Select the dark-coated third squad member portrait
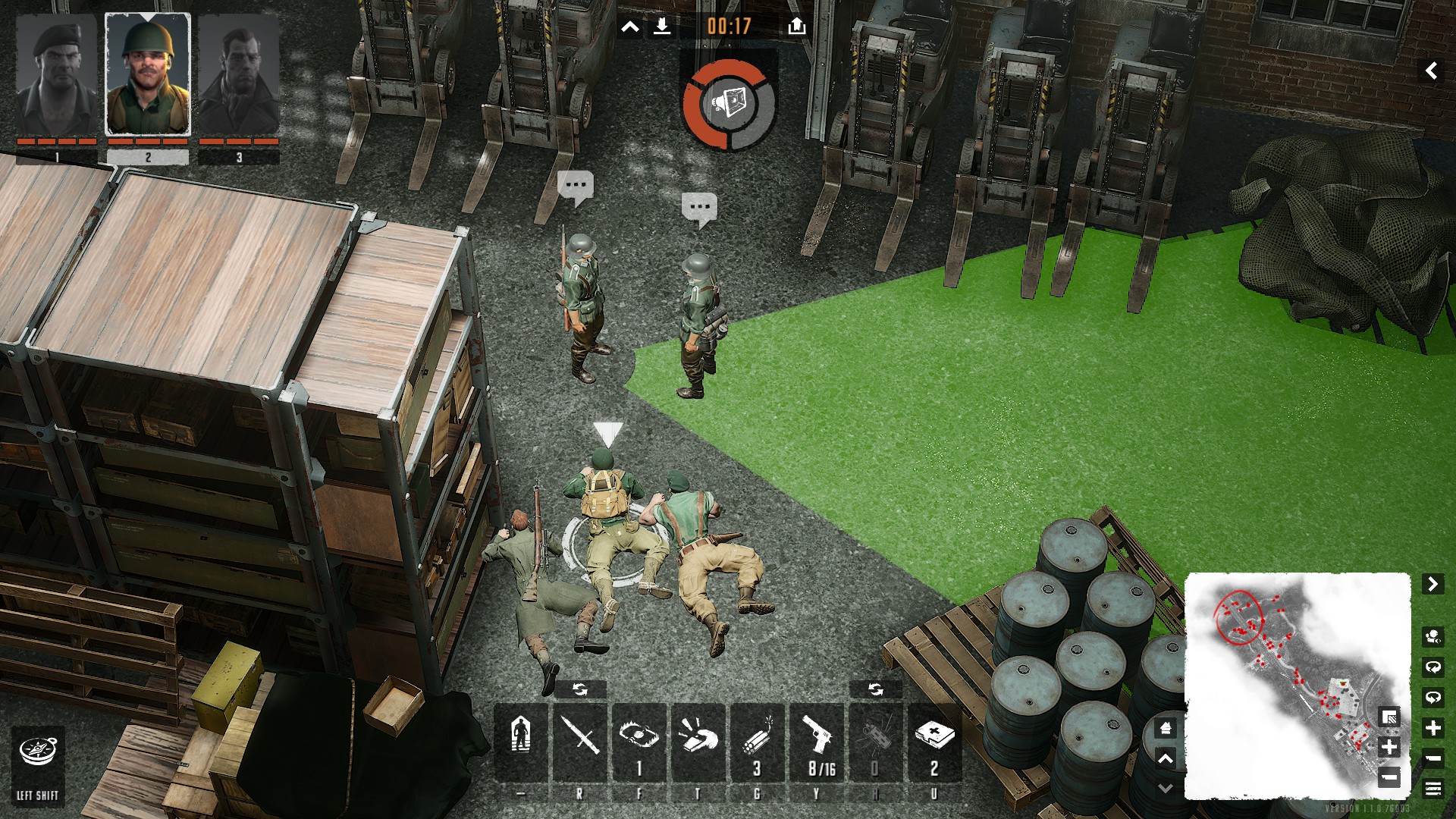Image resolution: width=1456 pixels, height=819 pixels. coord(239,74)
